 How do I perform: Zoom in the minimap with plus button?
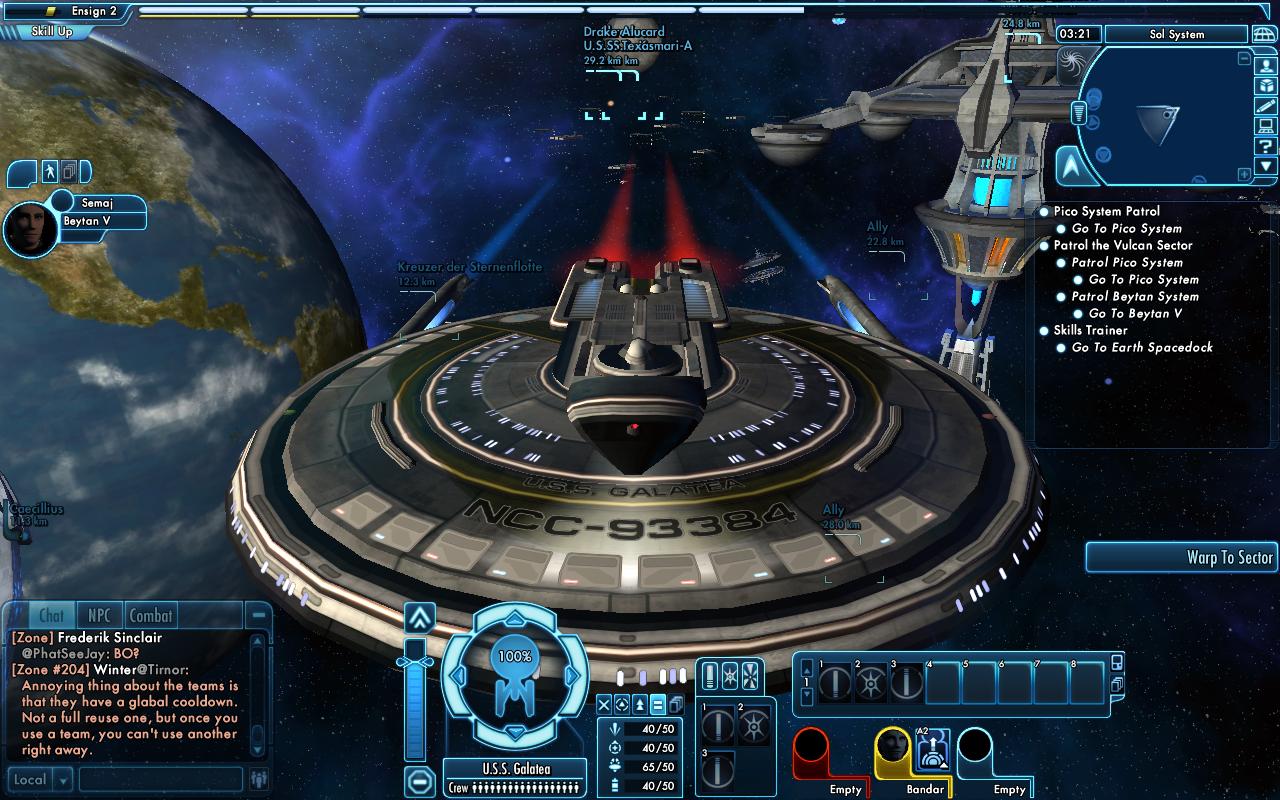[1243, 174]
